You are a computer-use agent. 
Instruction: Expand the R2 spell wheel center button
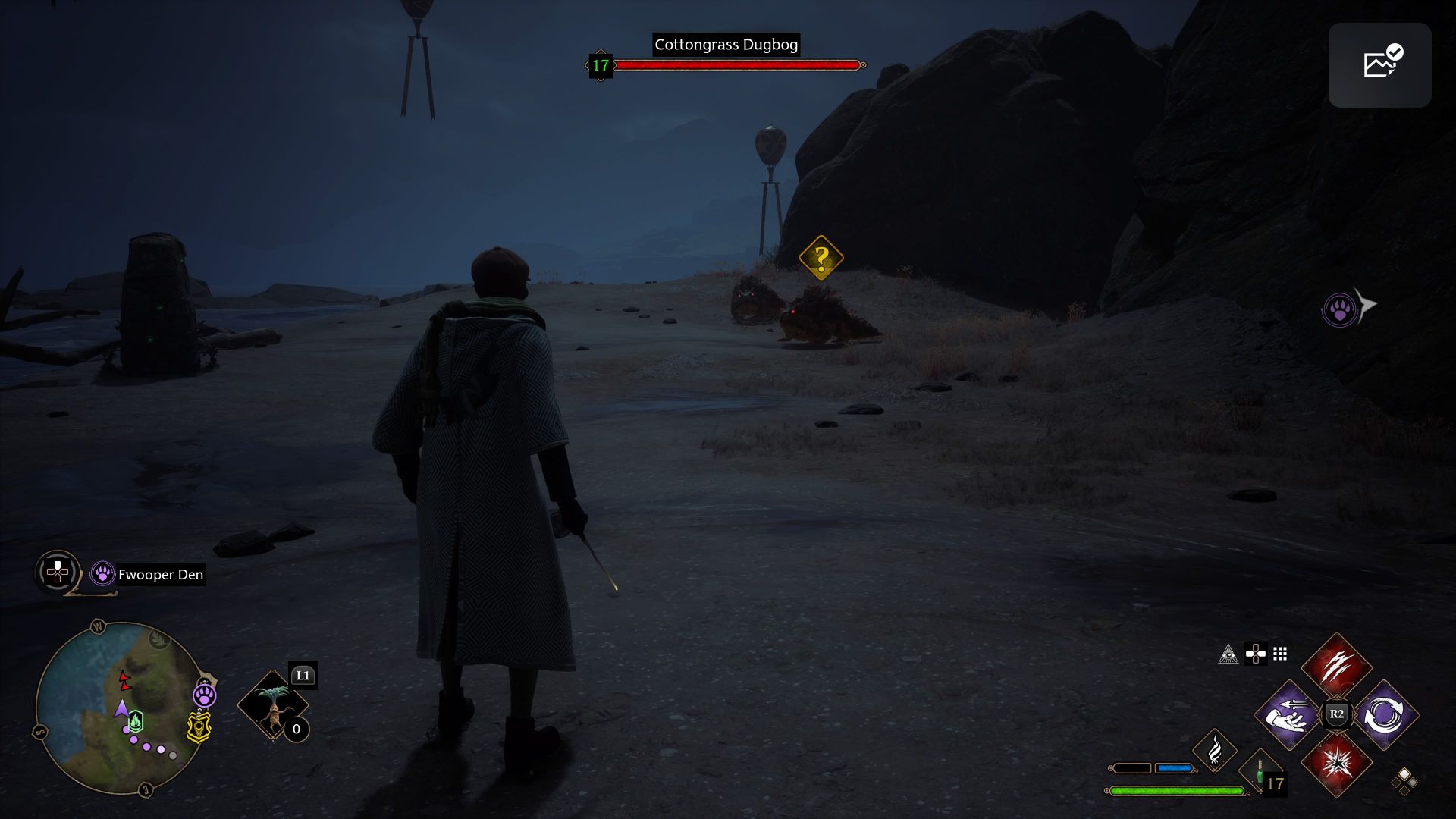[1336, 713]
